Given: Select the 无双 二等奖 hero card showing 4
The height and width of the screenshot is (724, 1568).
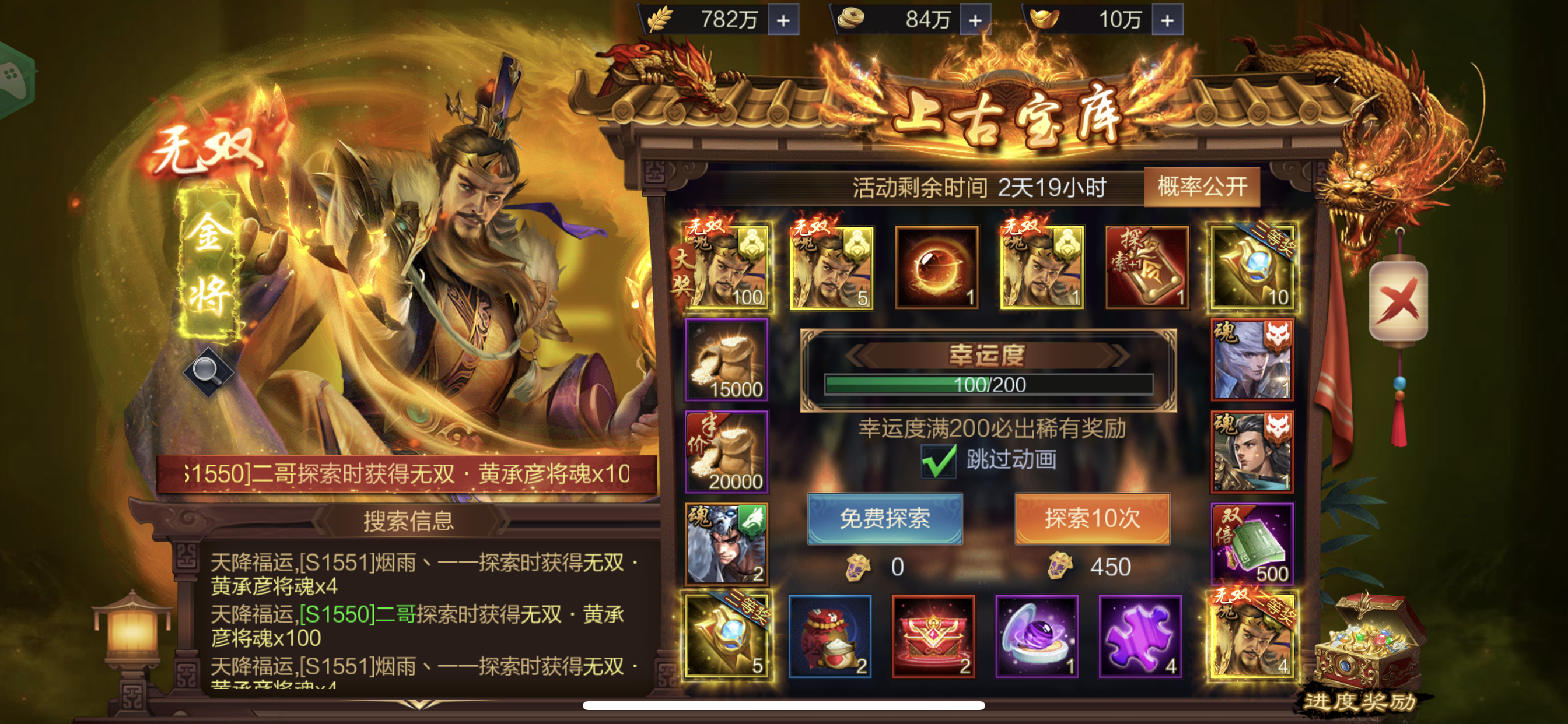Looking at the screenshot, I should tap(1252, 636).
